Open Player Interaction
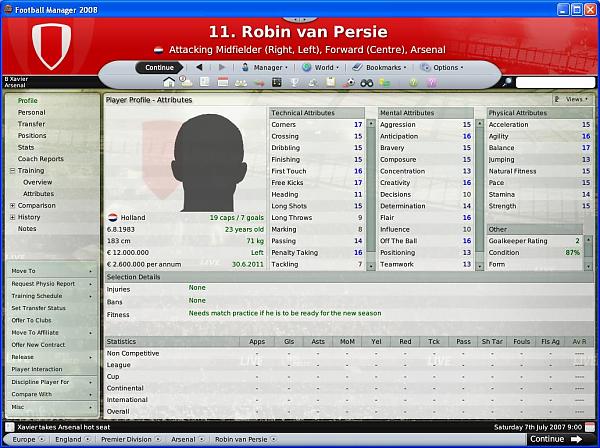This screenshot has width=600, height=448. coord(37,369)
